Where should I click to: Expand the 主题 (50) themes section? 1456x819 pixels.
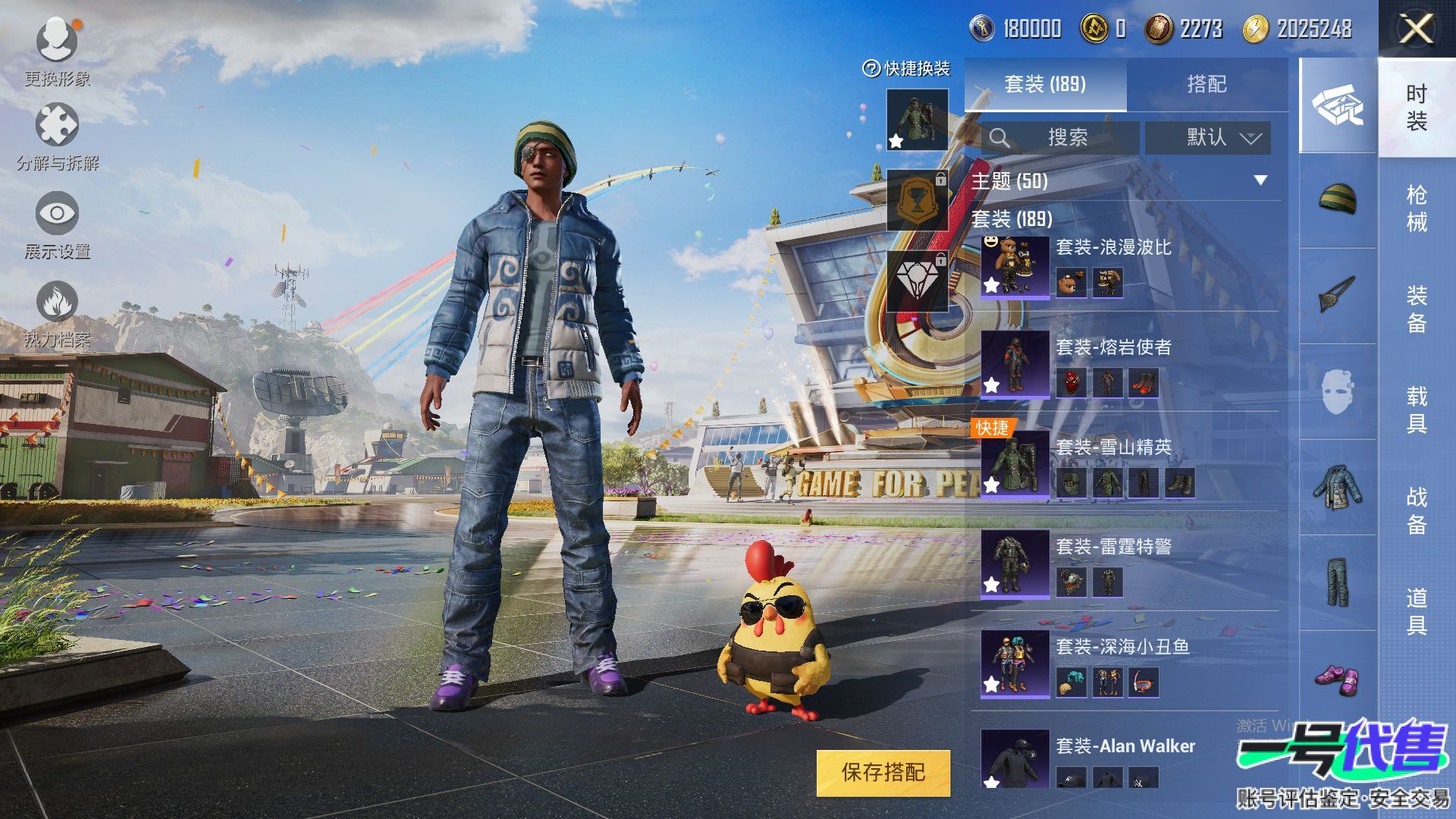(x=1122, y=181)
